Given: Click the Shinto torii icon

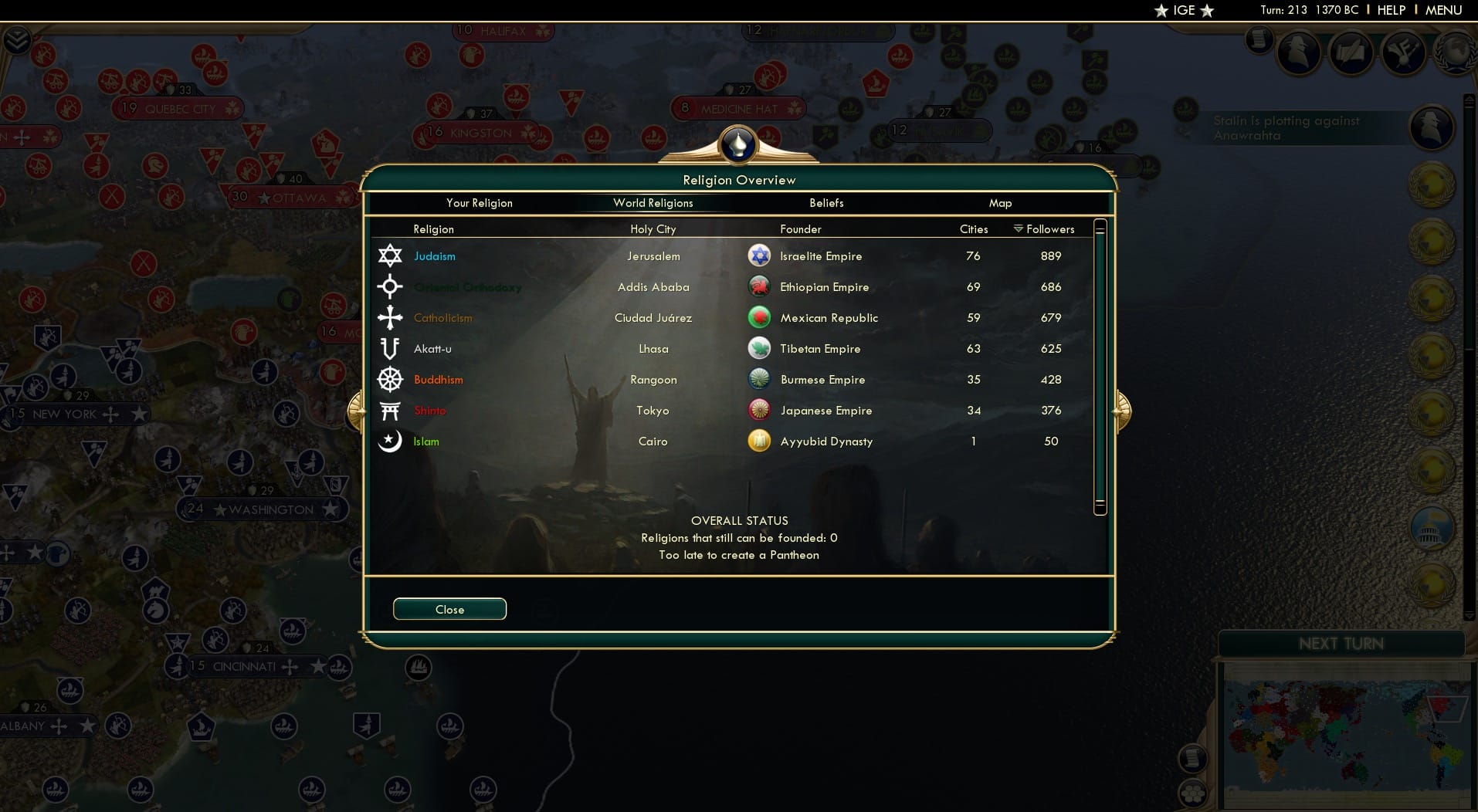Looking at the screenshot, I should 392,410.
